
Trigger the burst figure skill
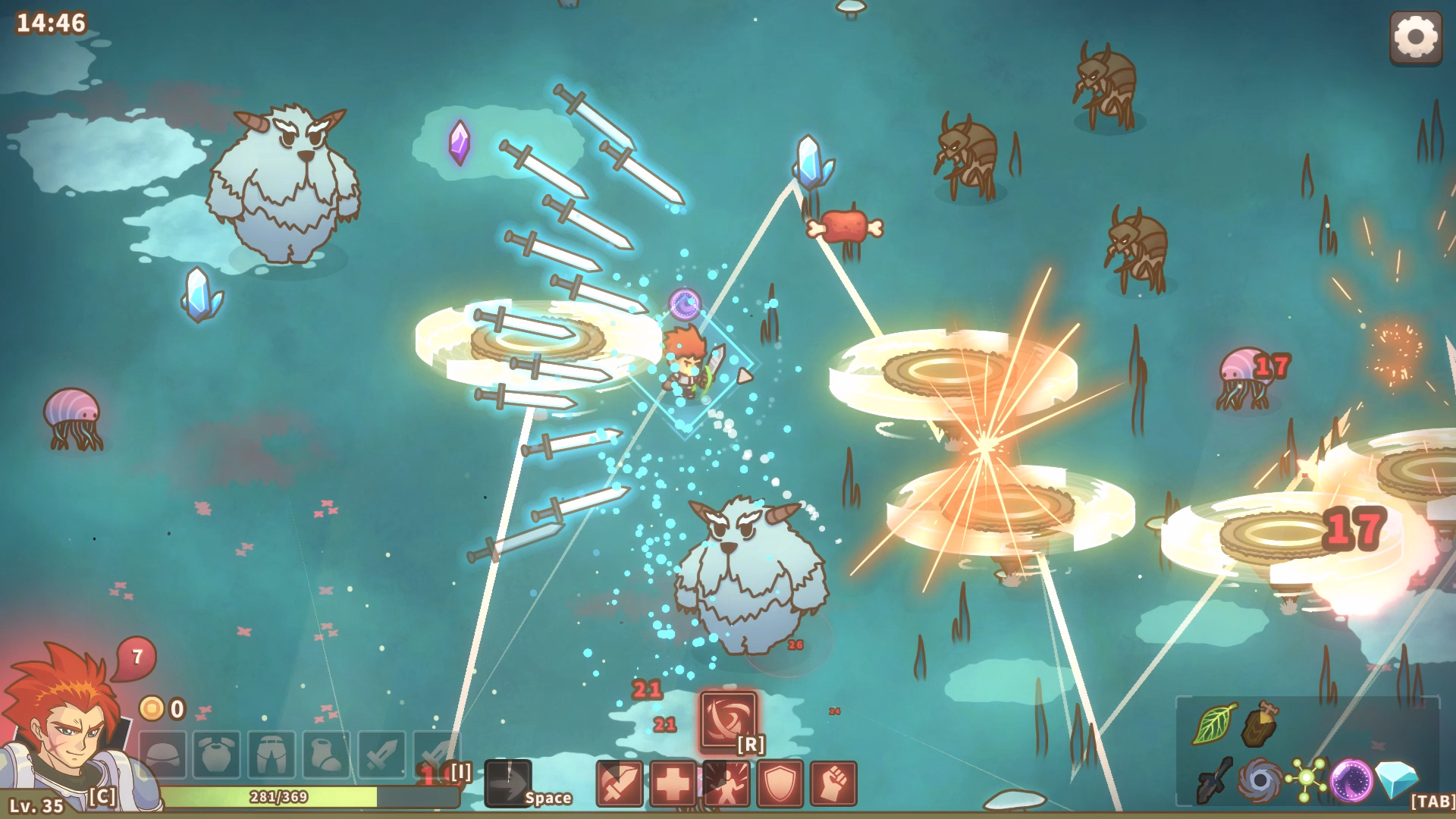point(726,783)
